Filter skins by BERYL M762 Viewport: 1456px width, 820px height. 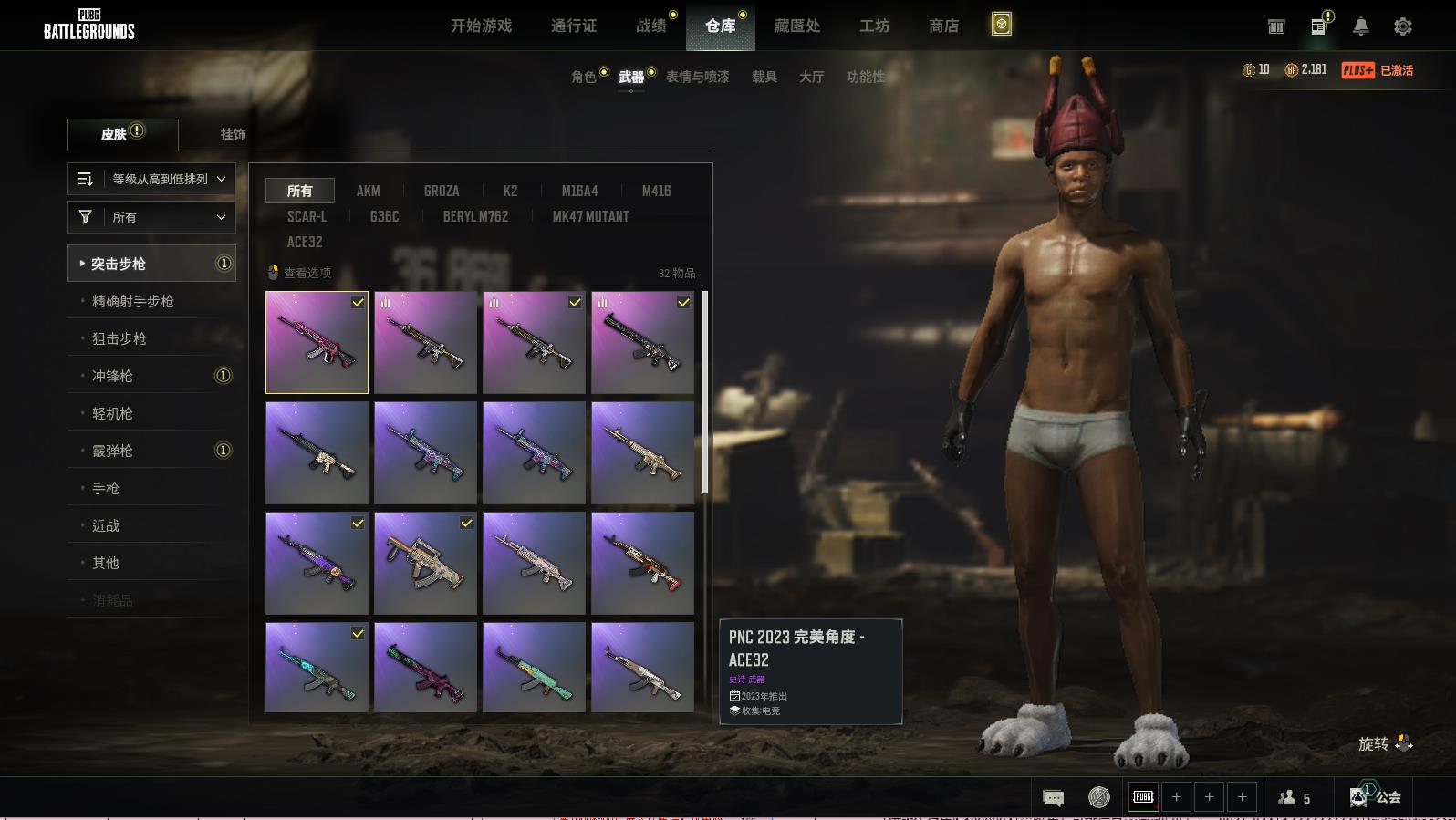[x=475, y=216]
